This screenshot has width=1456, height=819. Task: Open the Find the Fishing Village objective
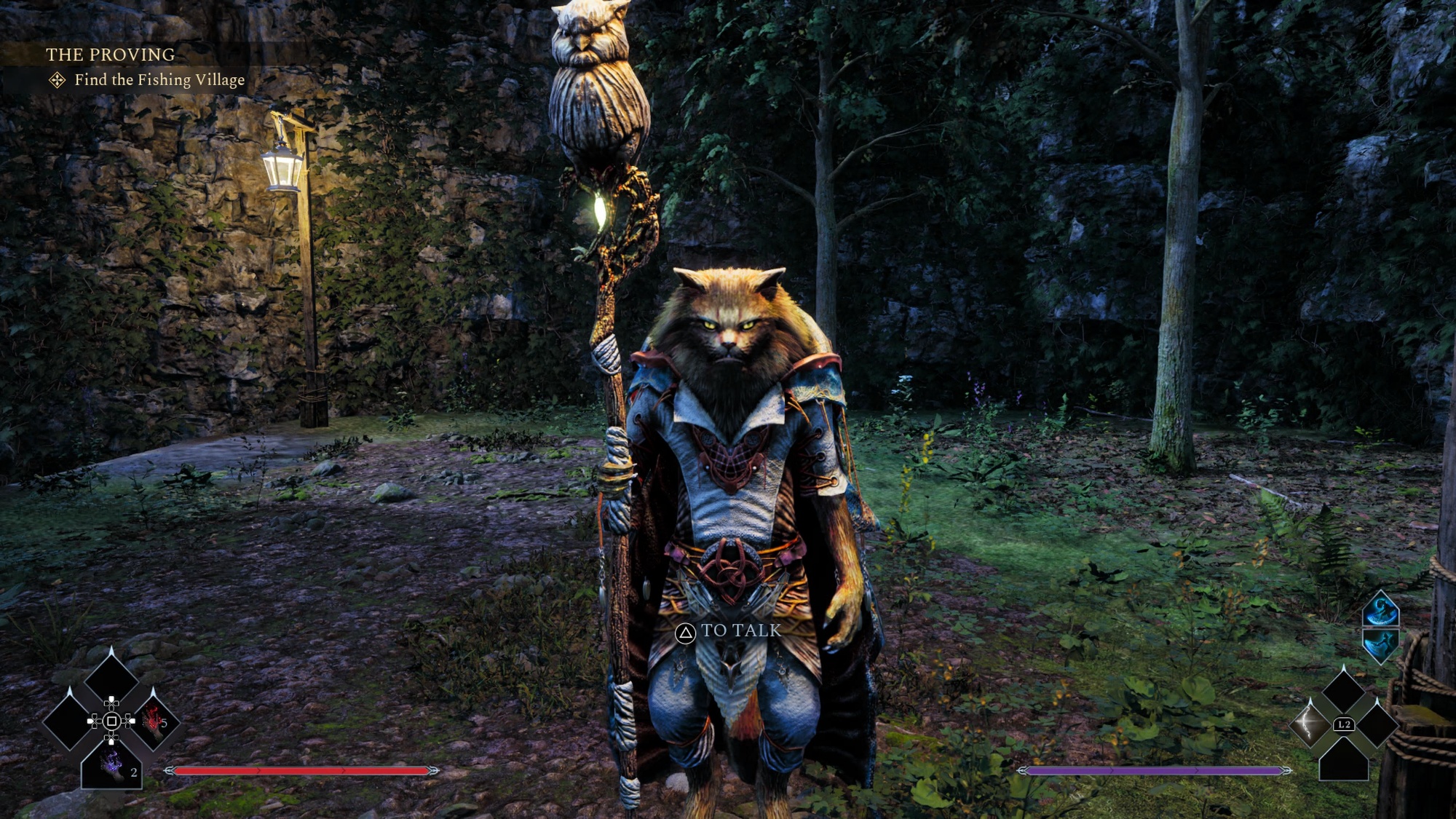(x=159, y=80)
